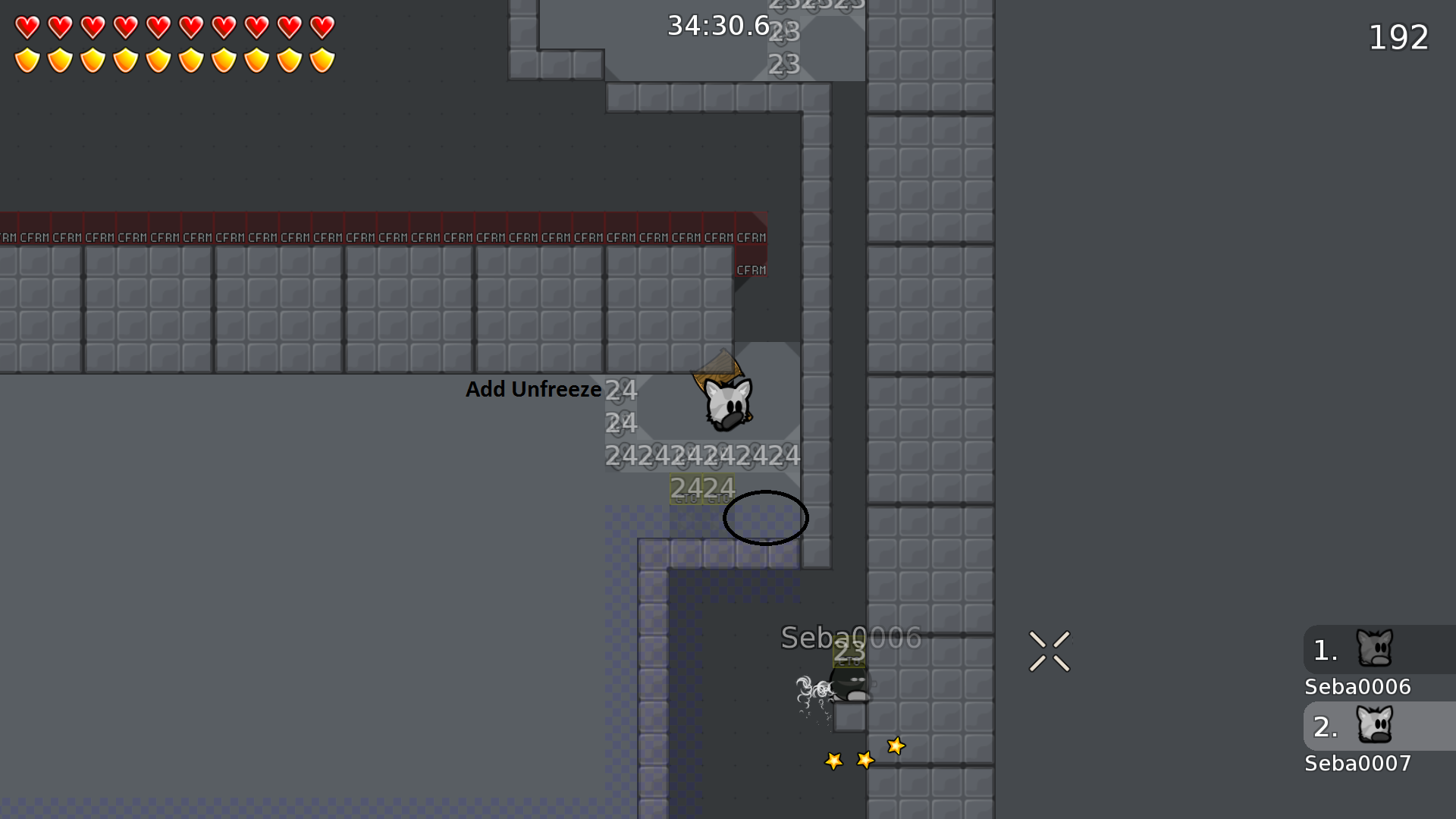The width and height of the screenshot is (1456, 819).
Task: Click the first red heart icon
Action: 27,27
